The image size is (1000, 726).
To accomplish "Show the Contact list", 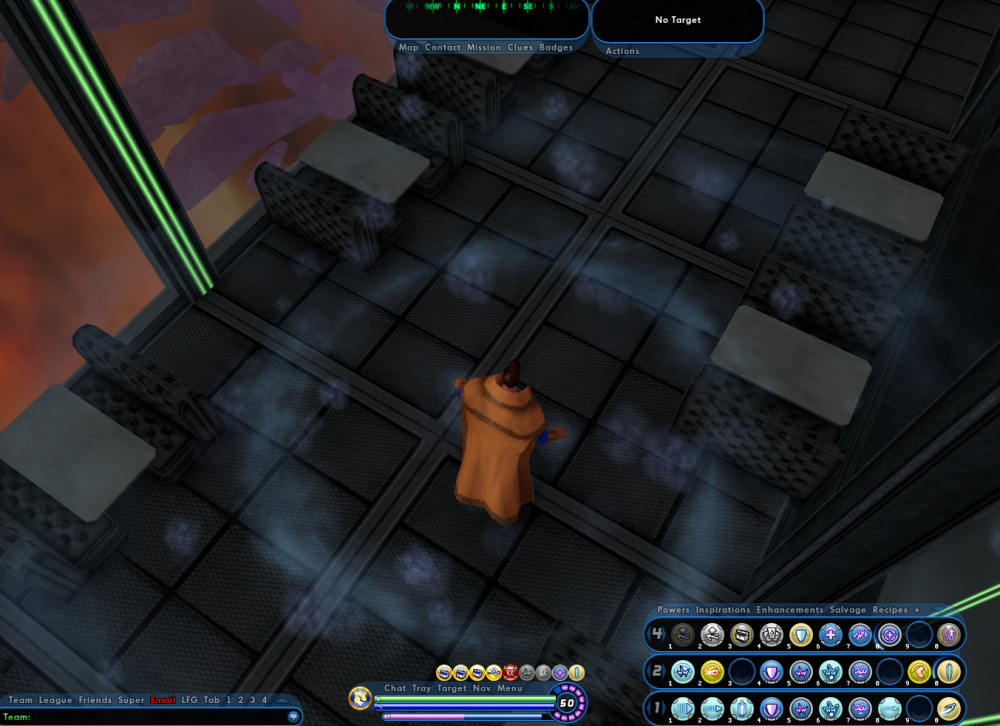I will pos(443,48).
